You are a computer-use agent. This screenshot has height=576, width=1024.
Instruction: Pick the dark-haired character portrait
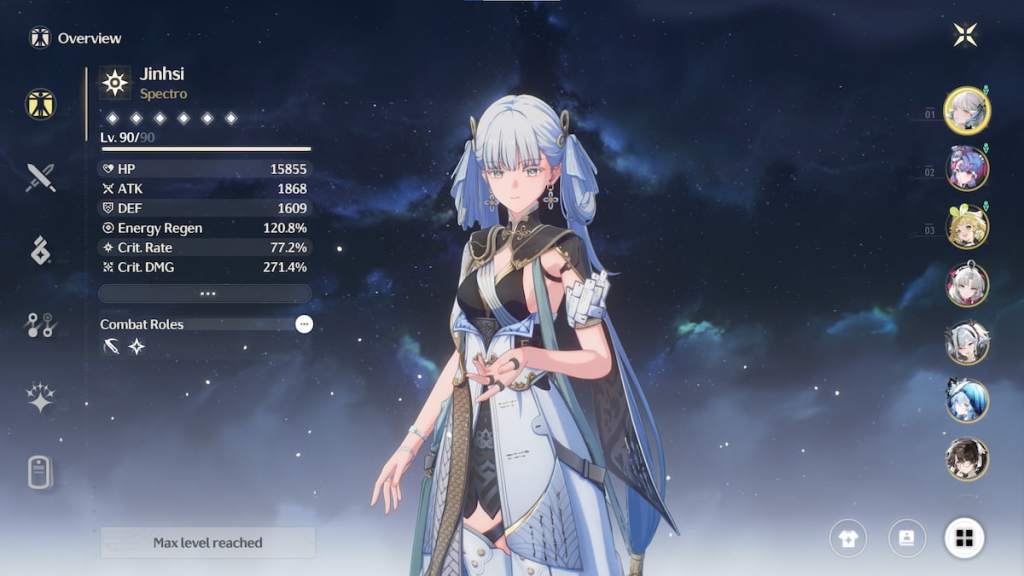coord(967,458)
